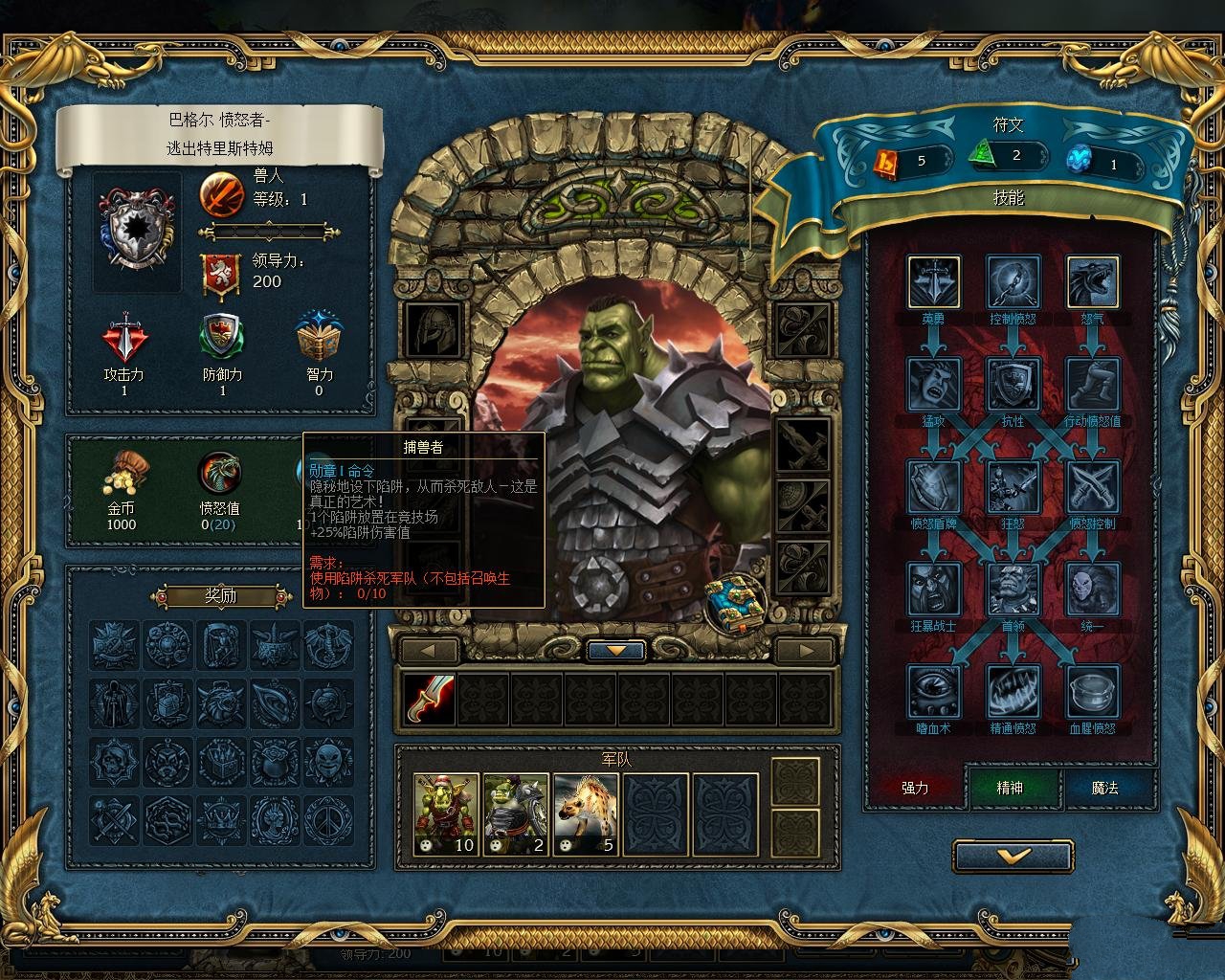
Task: Choose the hyena troop in the army
Action: [x=586, y=814]
